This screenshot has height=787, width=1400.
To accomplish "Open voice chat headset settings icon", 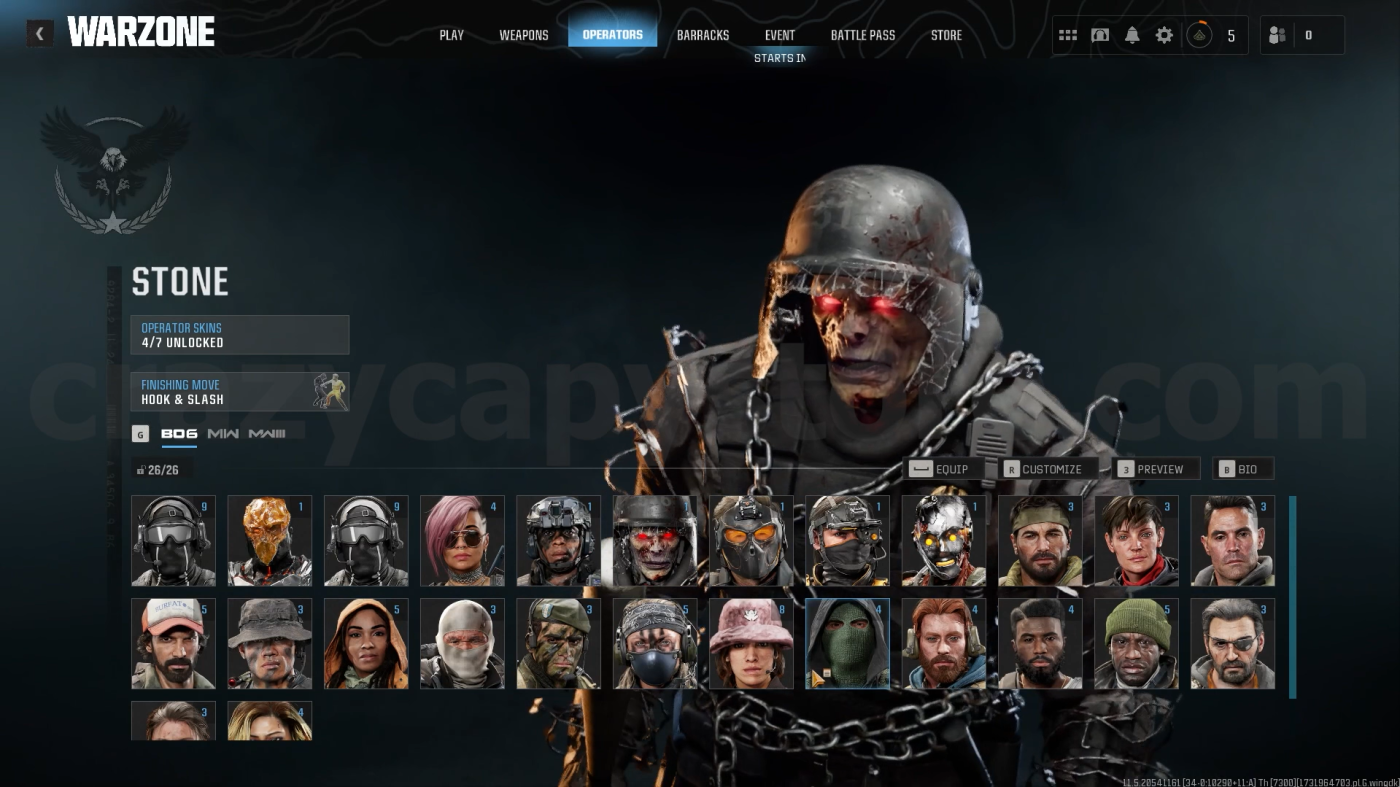I will pyautogui.click(x=1100, y=34).
